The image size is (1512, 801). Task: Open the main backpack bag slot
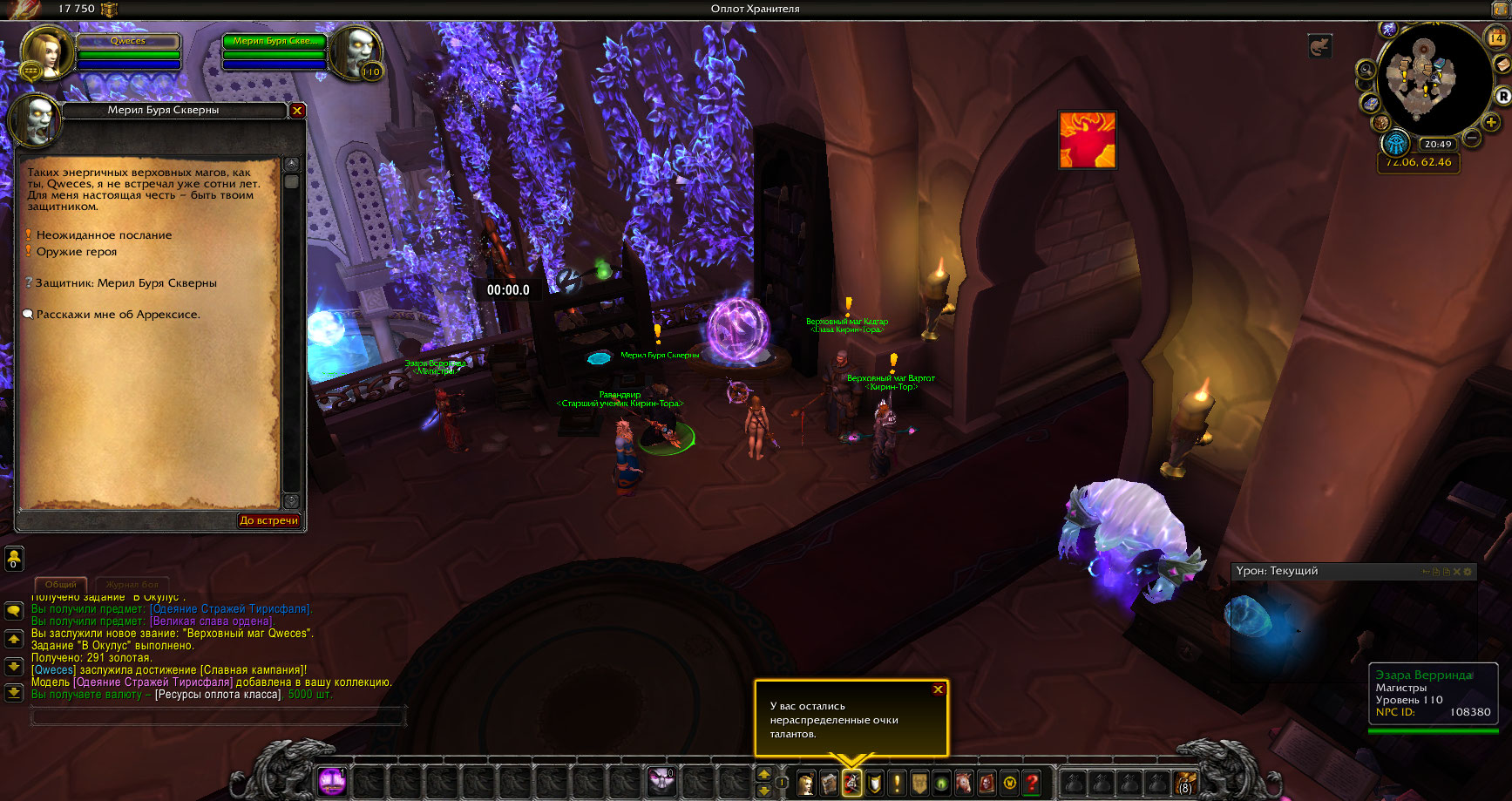pyautogui.click(x=1185, y=783)
